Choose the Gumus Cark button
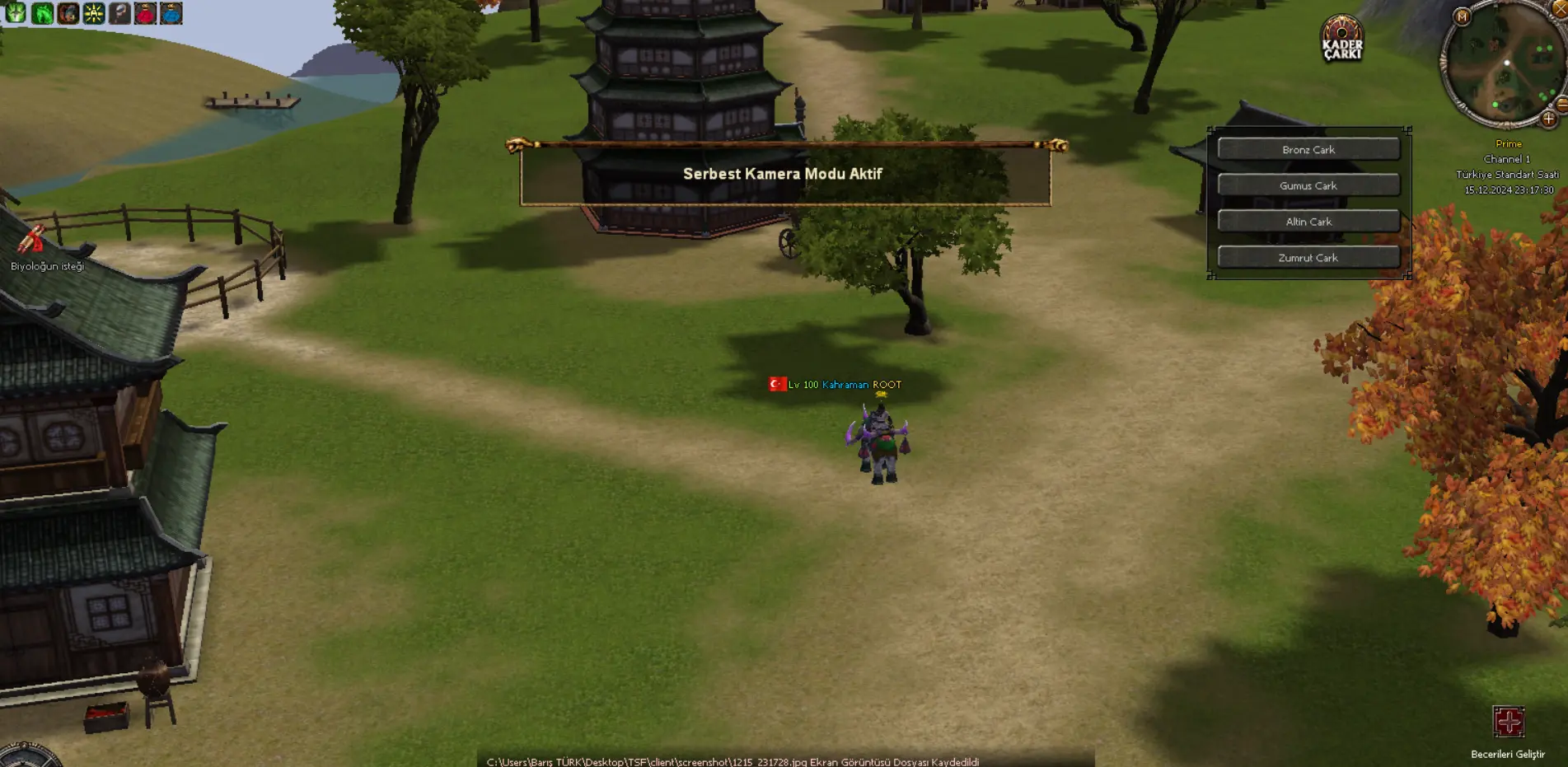 [x=1308, y=185]
